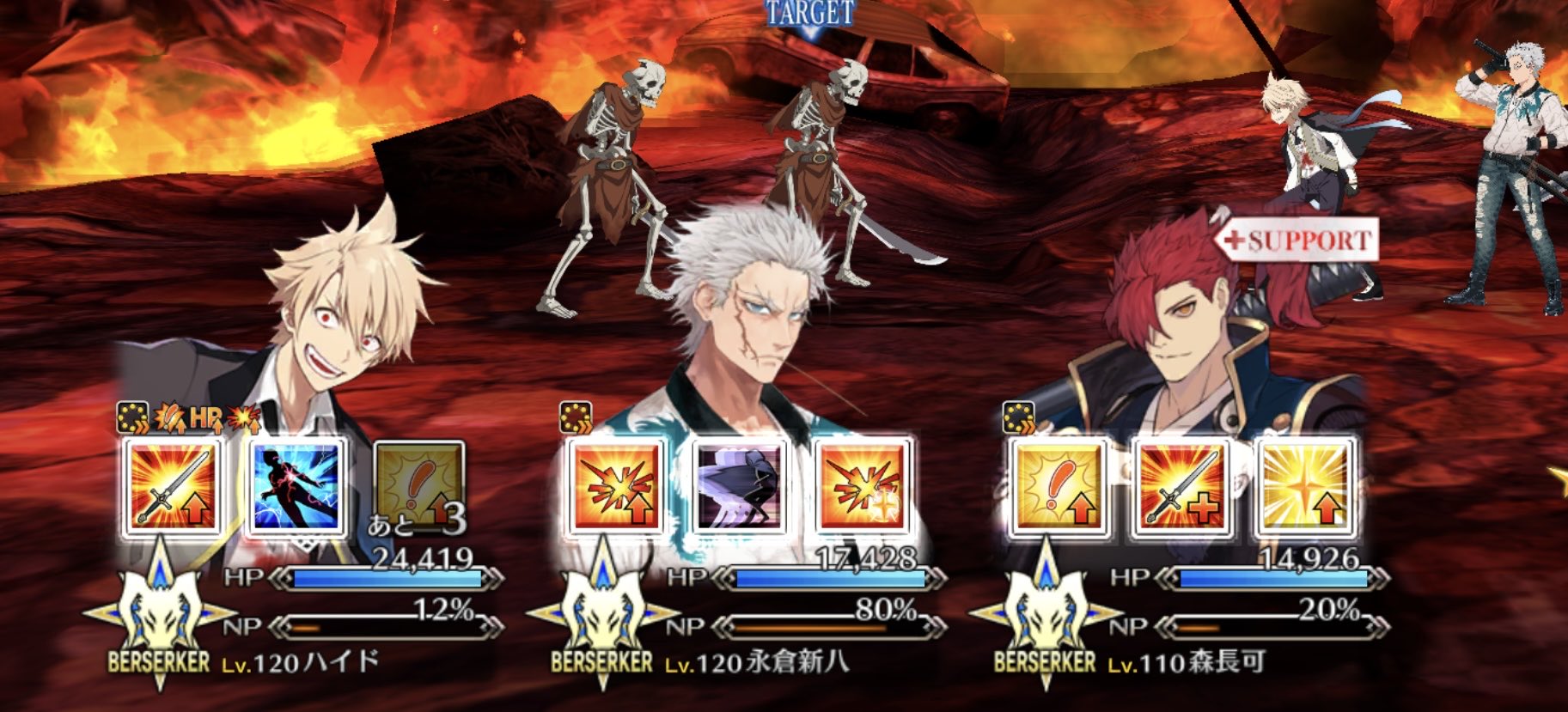This screenshot has height=712, width=1568.
Task: Activate Hyde's sword attack-up skill
Action: pos(173,488)
